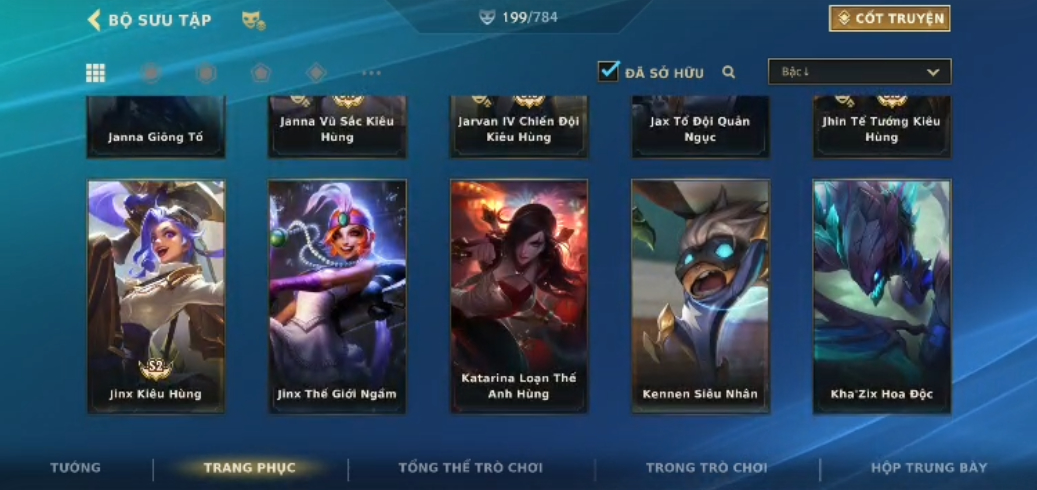Image resolution: width=1037 pixels, height=490 pixels.
Task: Go to the Hộp Trưng Bày tab
Action: click(929, 468)
